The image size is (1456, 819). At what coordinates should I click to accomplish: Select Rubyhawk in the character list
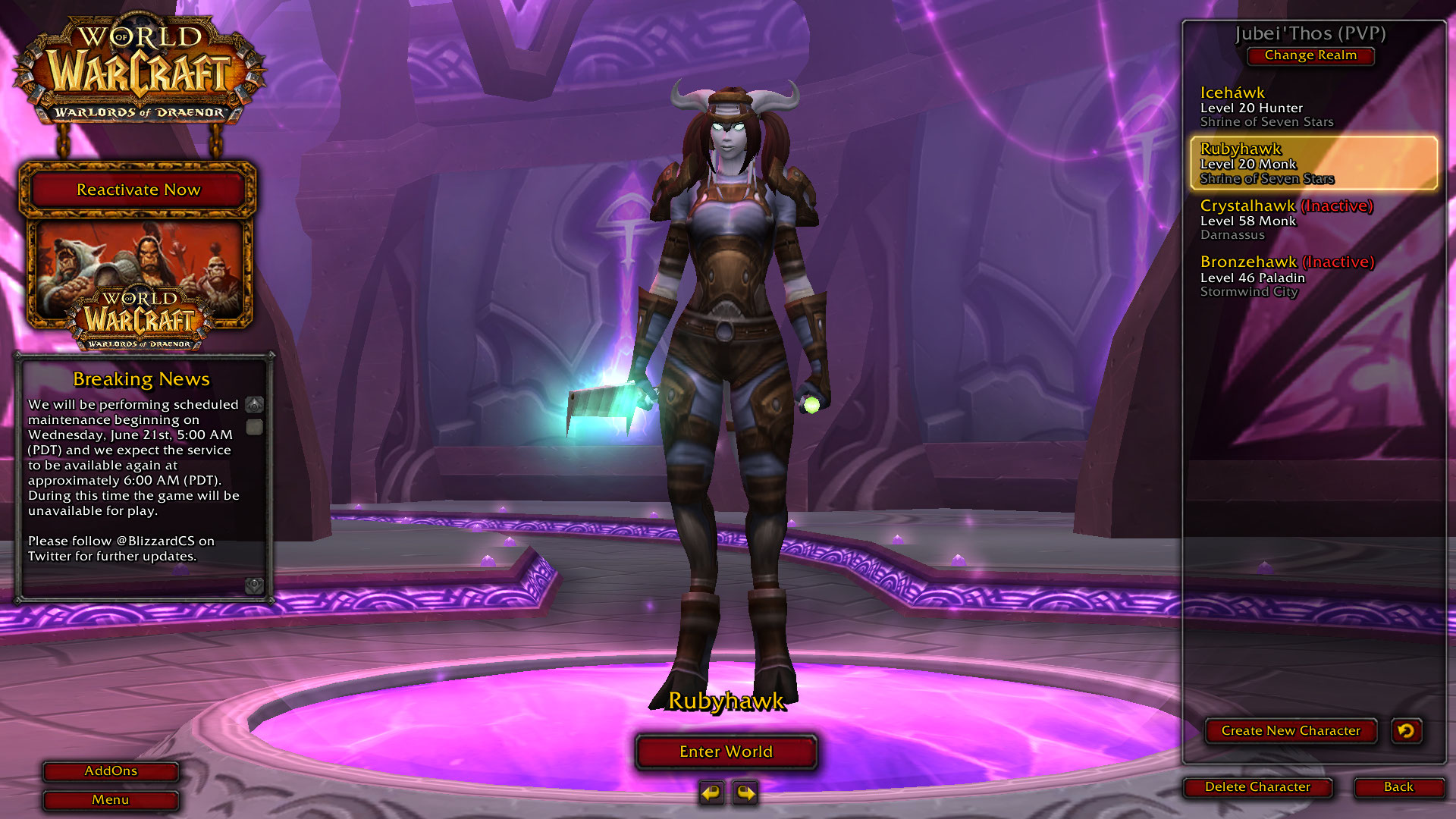(x=1313, y=163)
